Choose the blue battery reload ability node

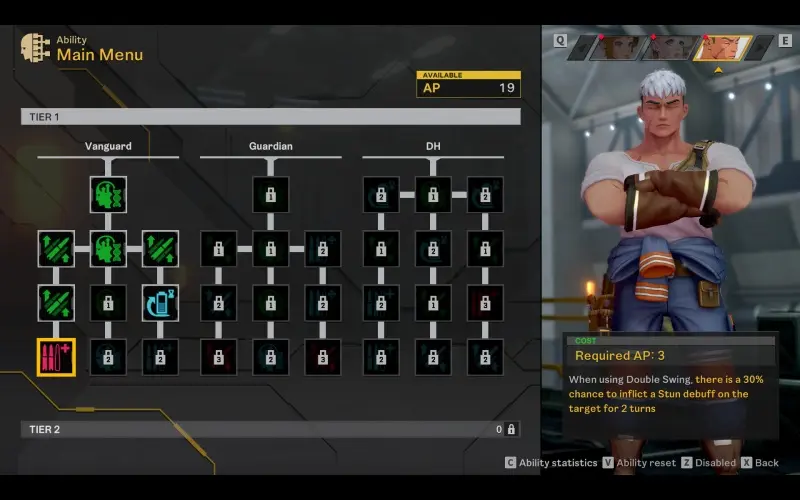(160, 303)
